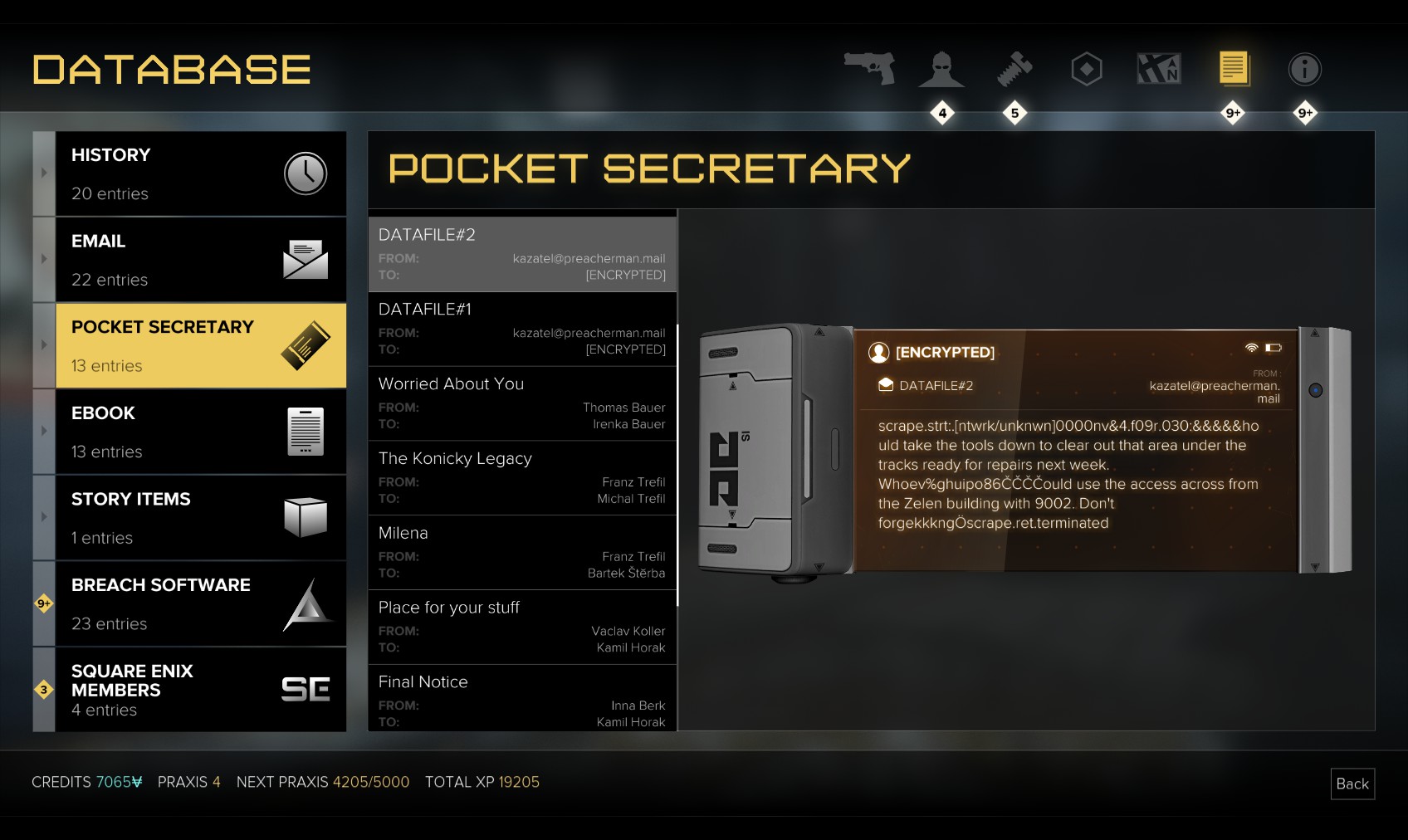Select the DATAFILE#1 entry
This screenshot has width=1408, height=840.
tap(522, 329)
